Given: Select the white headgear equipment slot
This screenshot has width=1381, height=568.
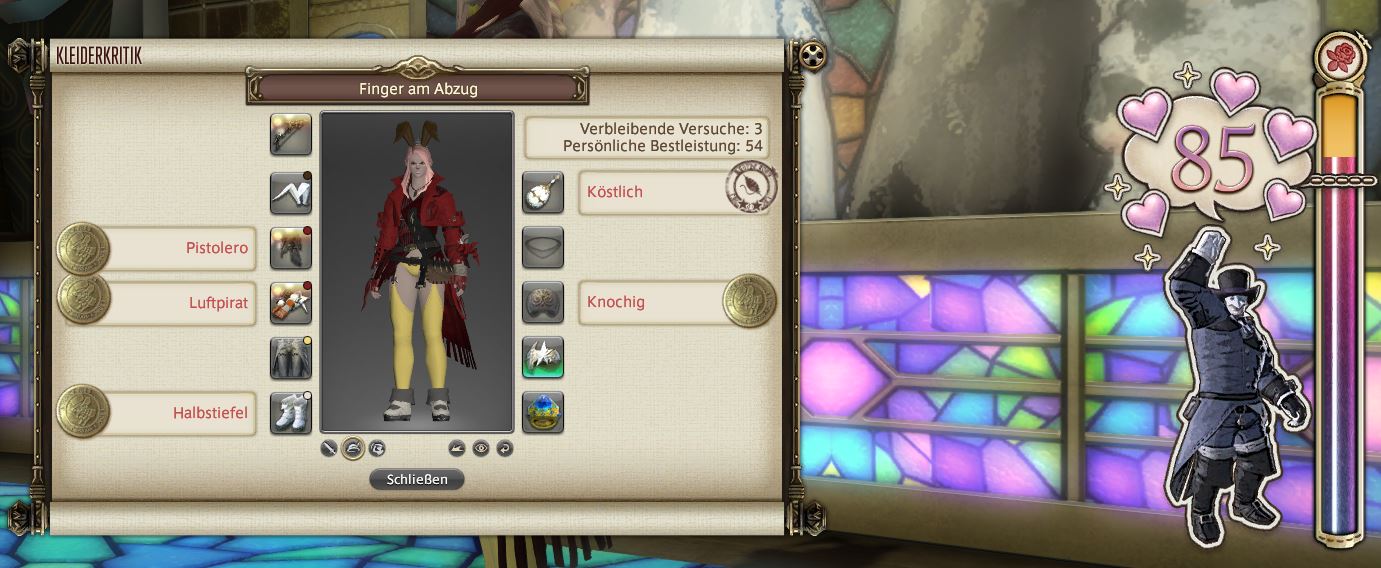Looking at the screenshot, I should 291,193.
